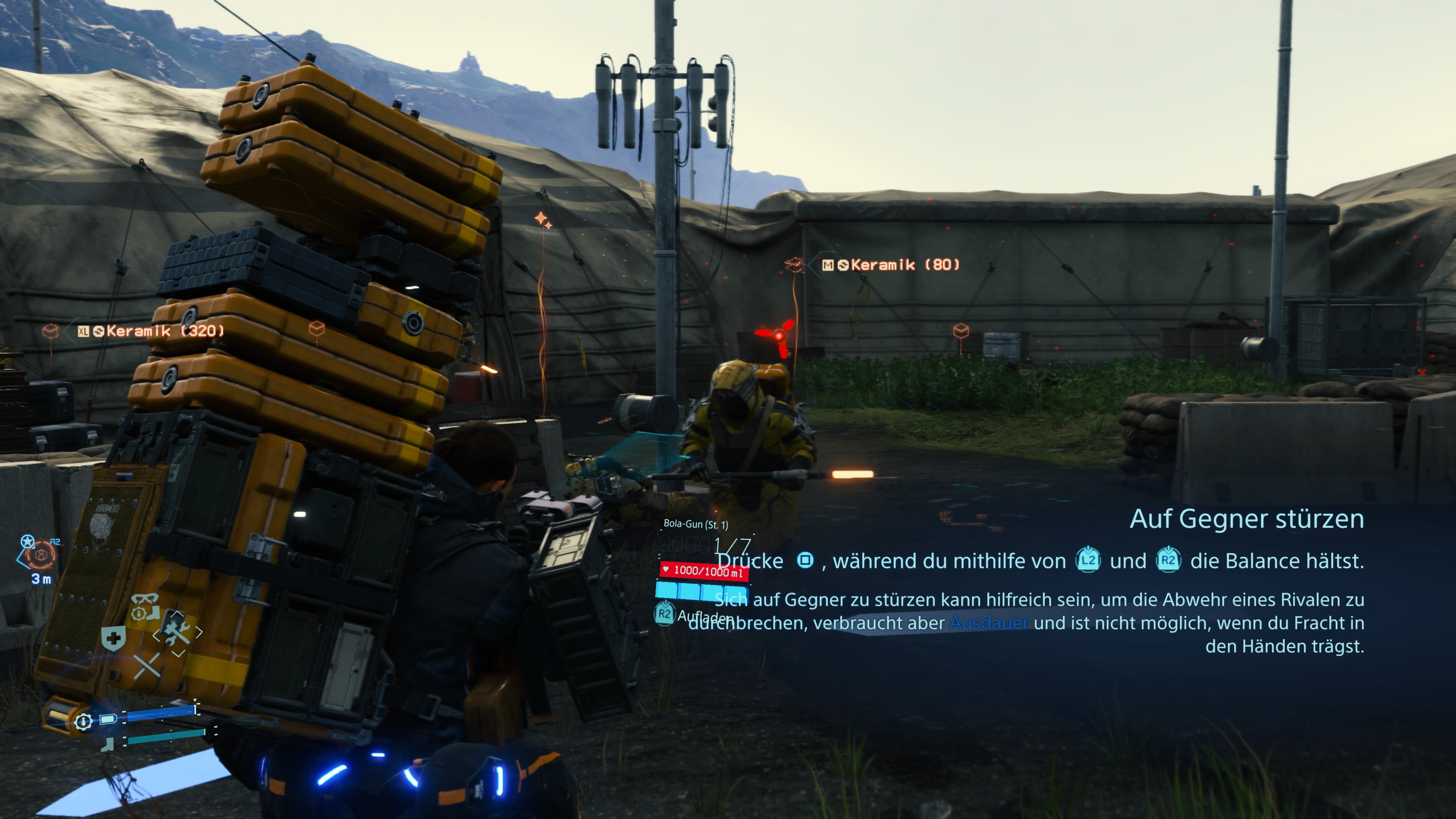
Task: Select the hammer and wrench tools icon
Action: coord(177,631)
